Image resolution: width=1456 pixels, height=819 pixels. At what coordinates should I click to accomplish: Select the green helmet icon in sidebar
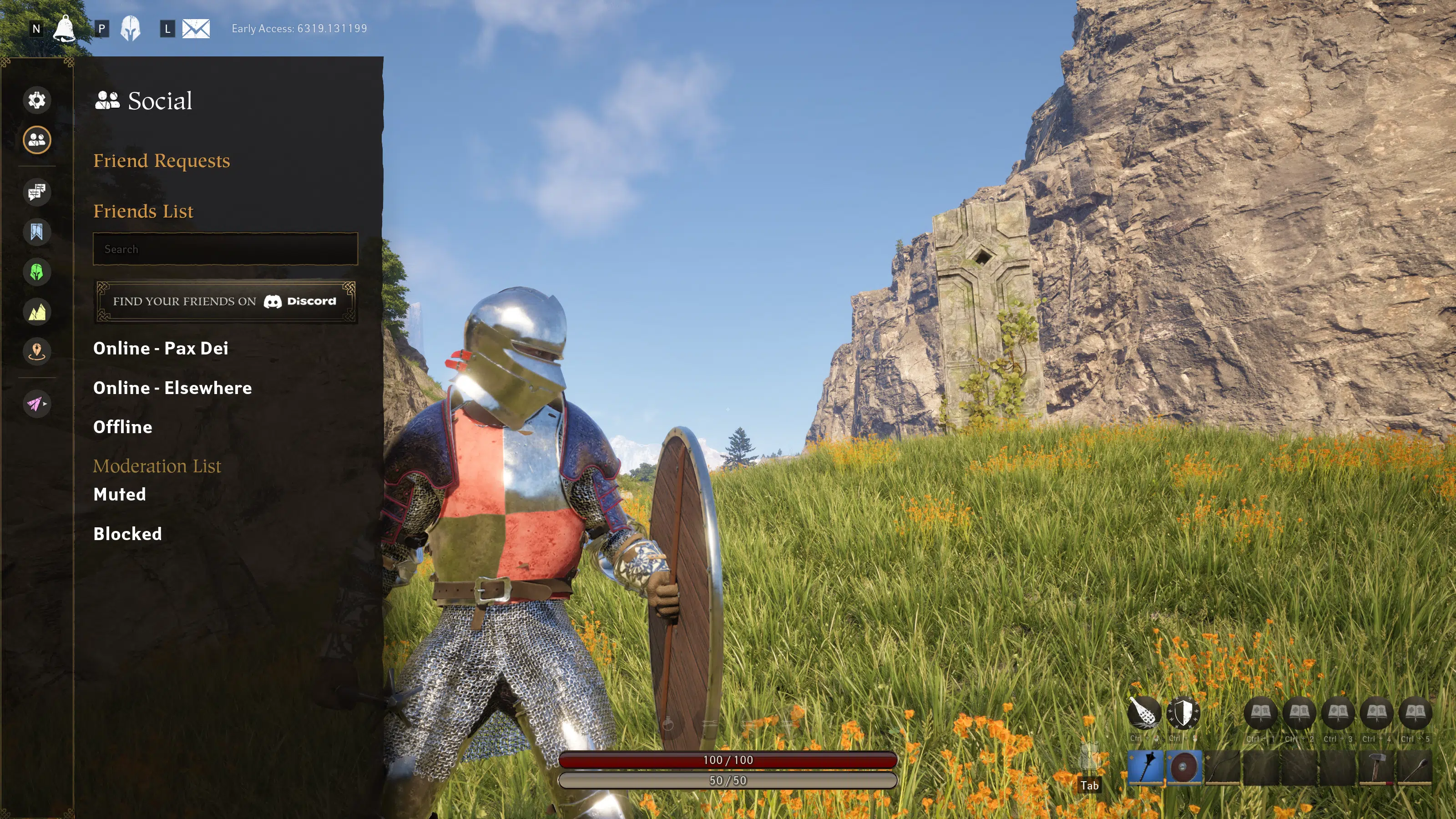[37, 273]
